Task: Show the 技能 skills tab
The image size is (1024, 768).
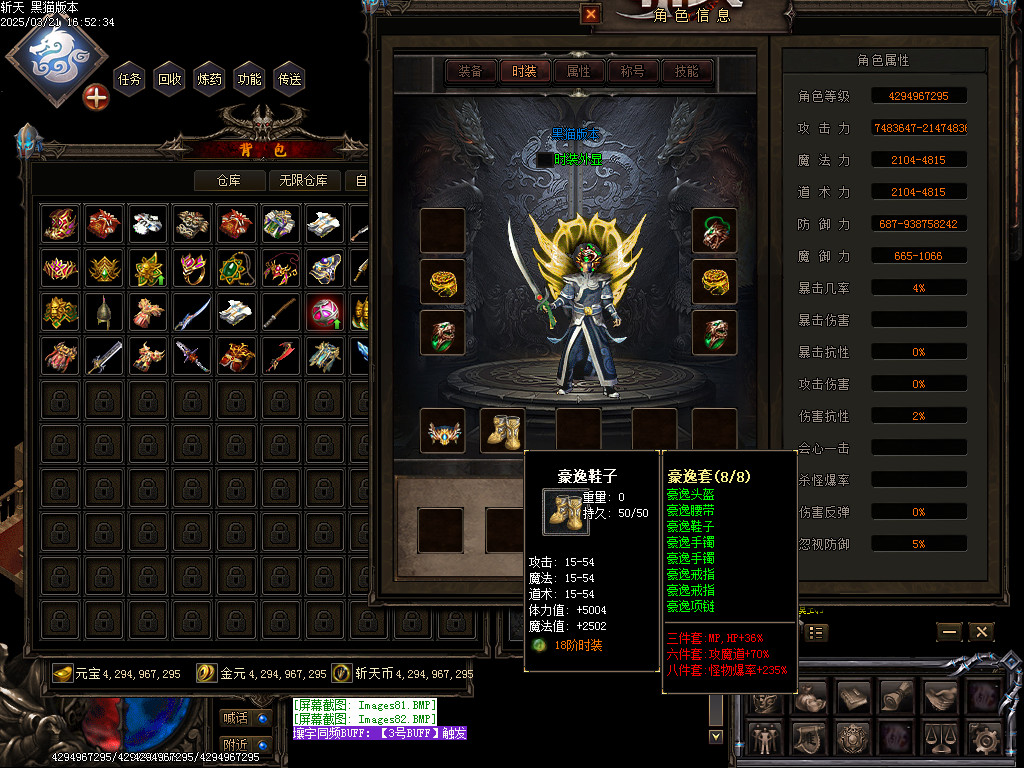Action: coord(687,71)
